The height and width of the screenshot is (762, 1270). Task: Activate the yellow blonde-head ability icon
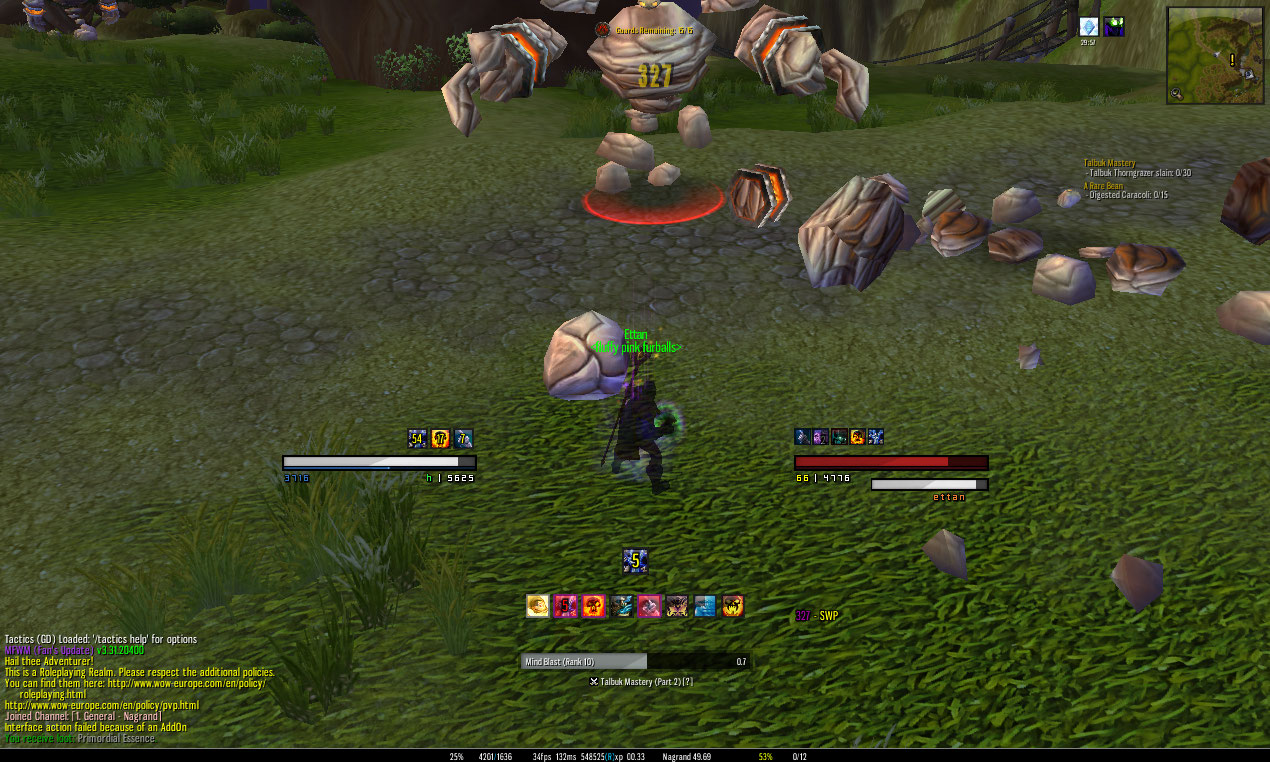pos(537,606)
